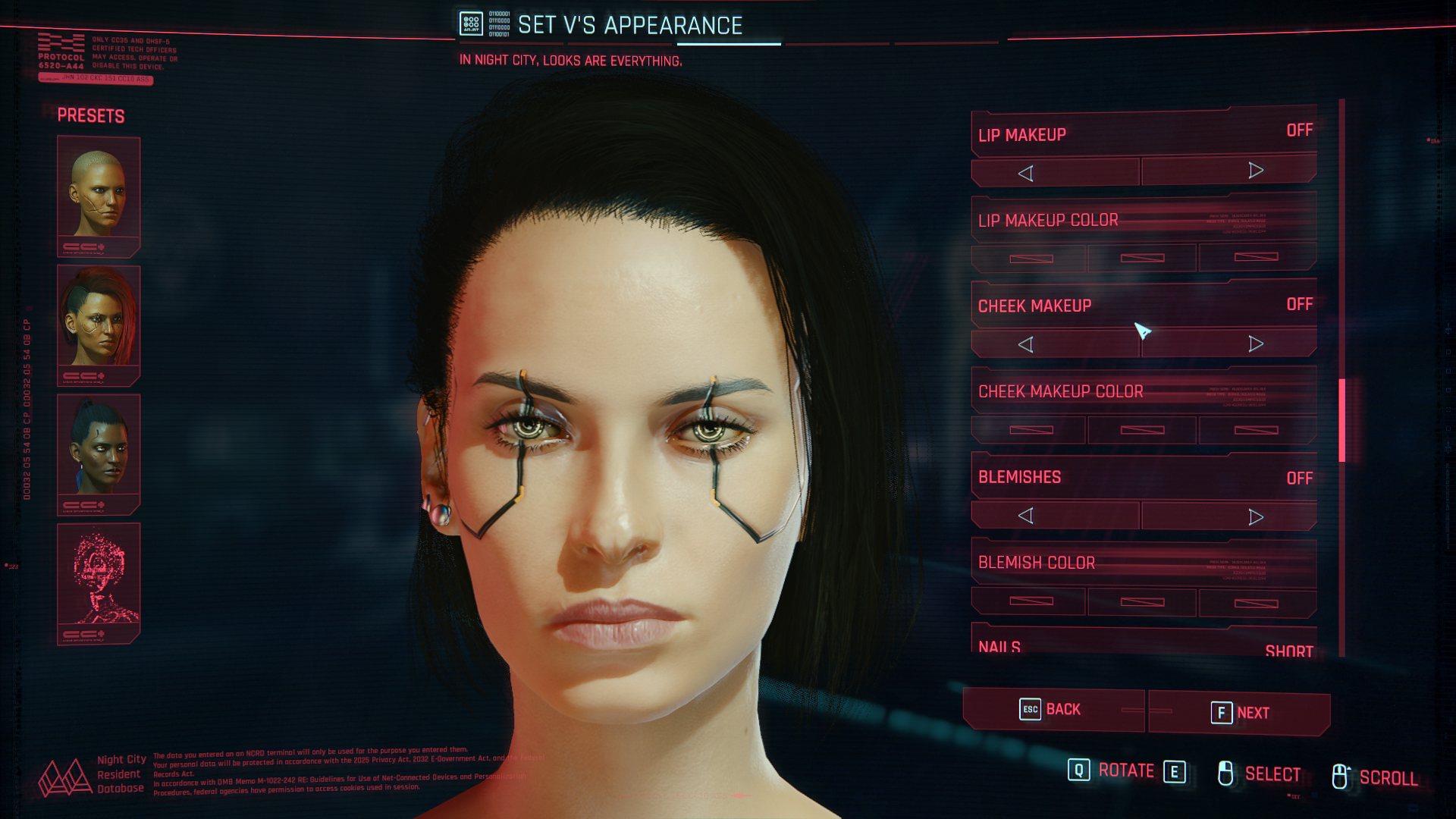Choose next Blemishes option

click(x=1255, y=517)
